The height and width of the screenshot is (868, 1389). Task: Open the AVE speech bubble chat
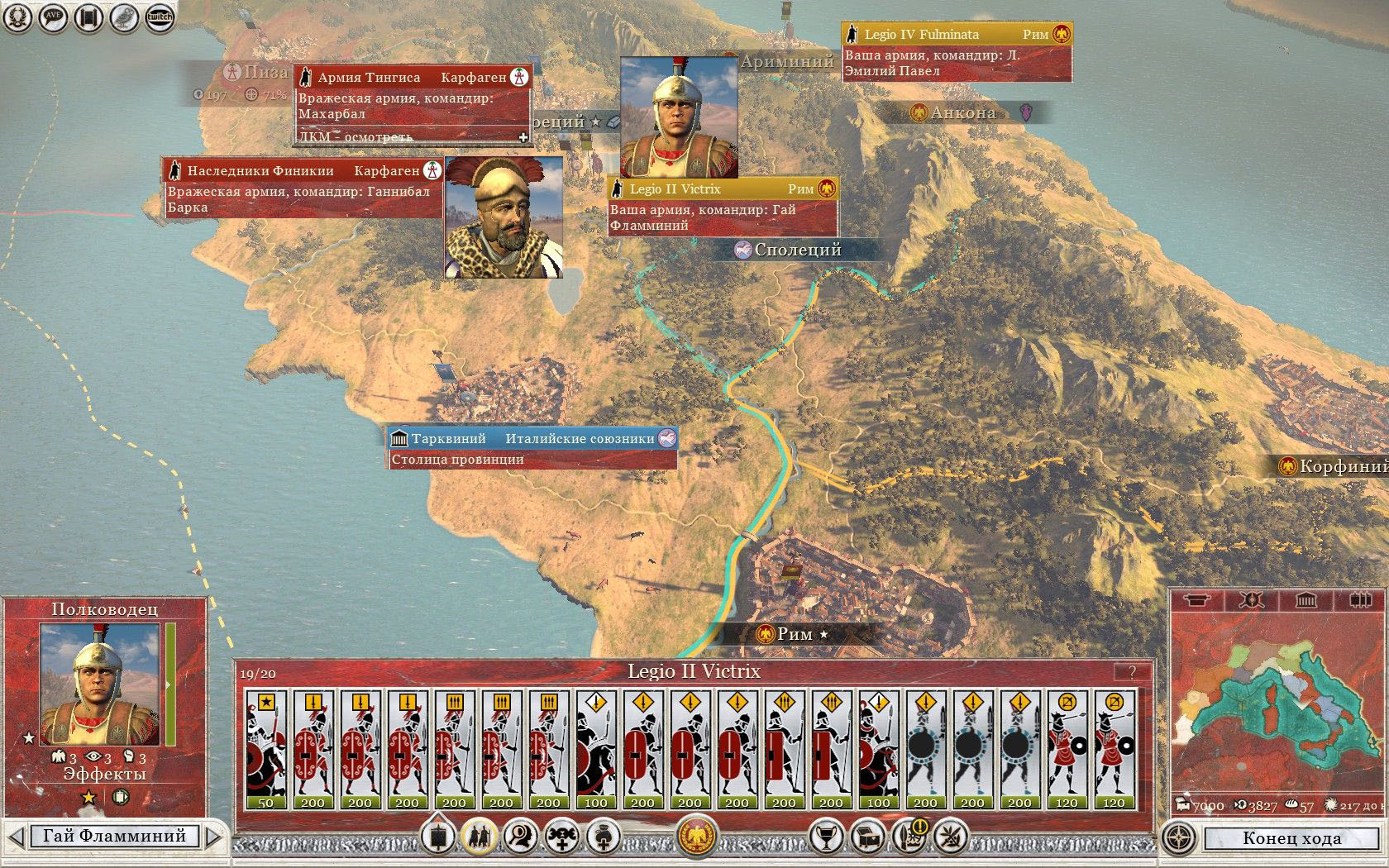(54, 17)
